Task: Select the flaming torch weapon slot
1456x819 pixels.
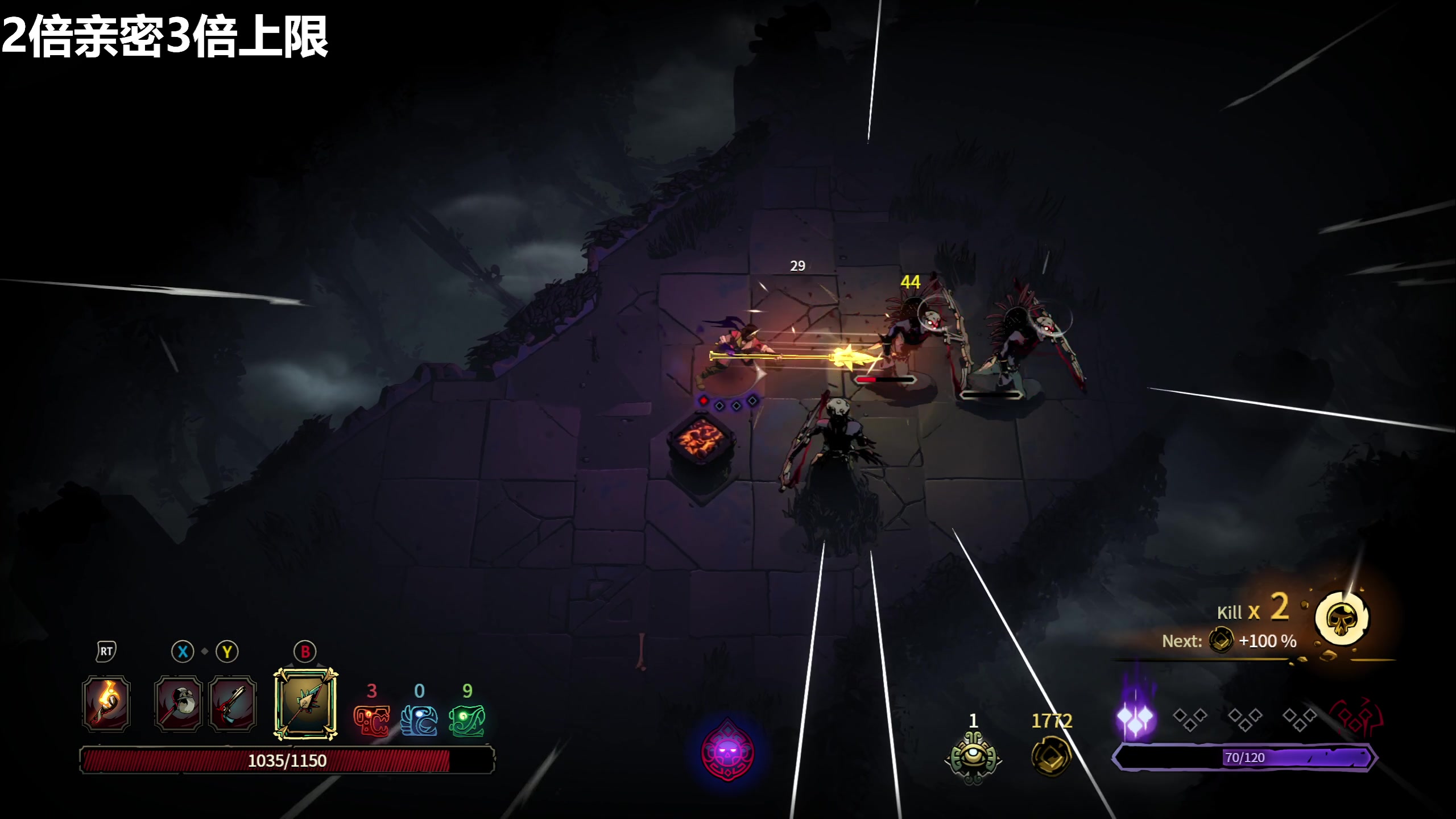Action: tap(106, 704)
